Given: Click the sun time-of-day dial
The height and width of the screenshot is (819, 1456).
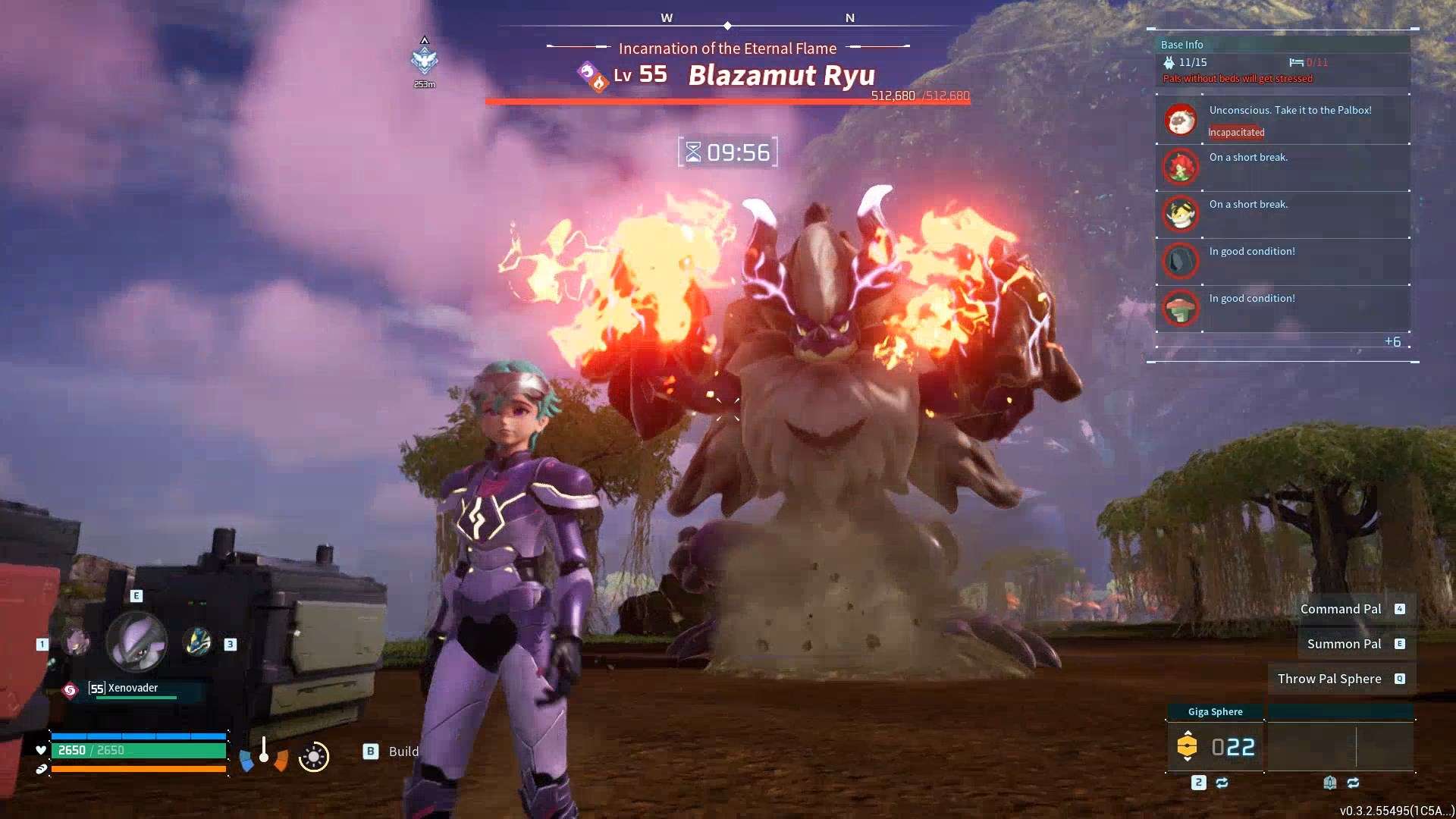Looking at the screenshot, I should coord(313,757).
